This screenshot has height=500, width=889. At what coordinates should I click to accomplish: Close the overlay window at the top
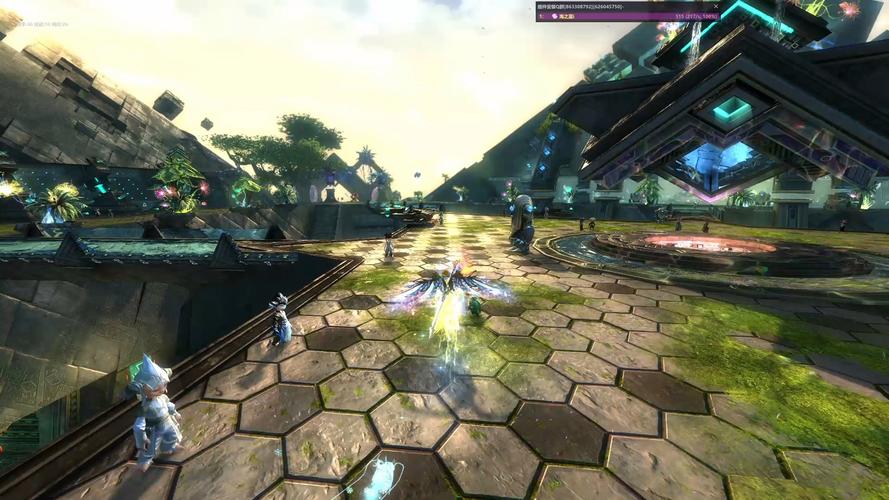(715, 6)
